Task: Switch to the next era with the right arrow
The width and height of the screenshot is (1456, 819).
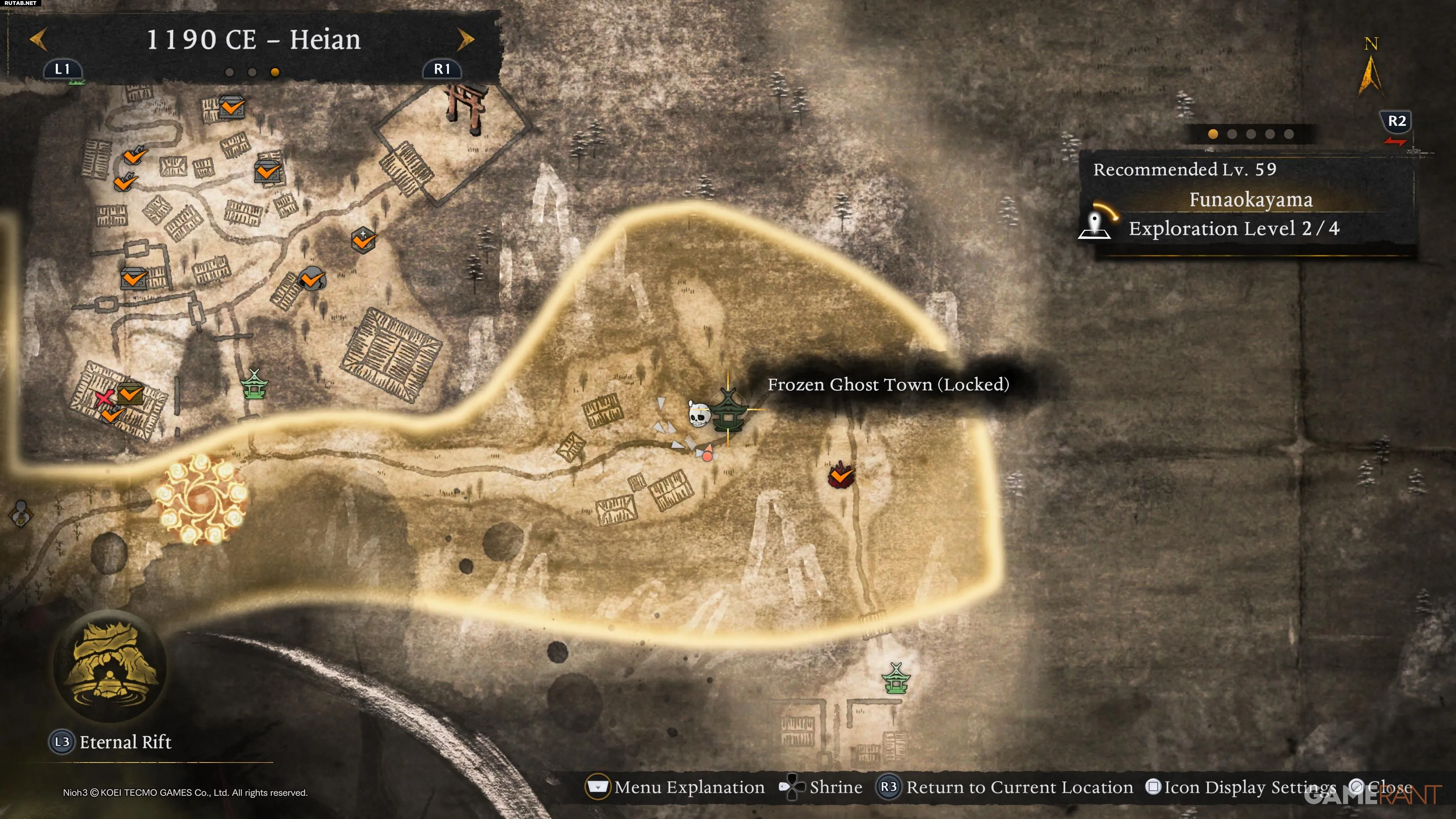Action: [x=465, y=39]
